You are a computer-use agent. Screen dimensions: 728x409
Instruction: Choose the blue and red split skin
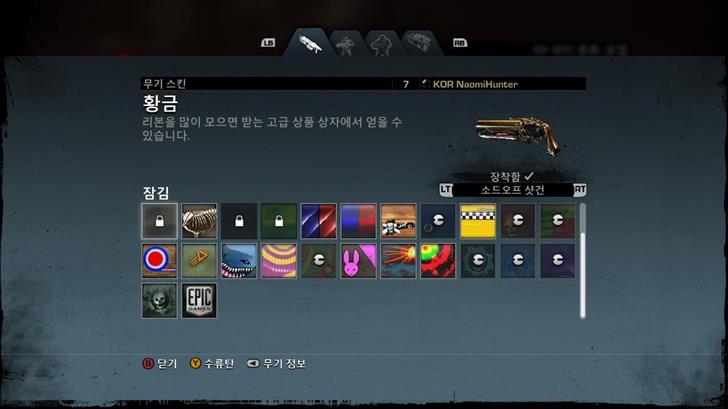[358, 221]
